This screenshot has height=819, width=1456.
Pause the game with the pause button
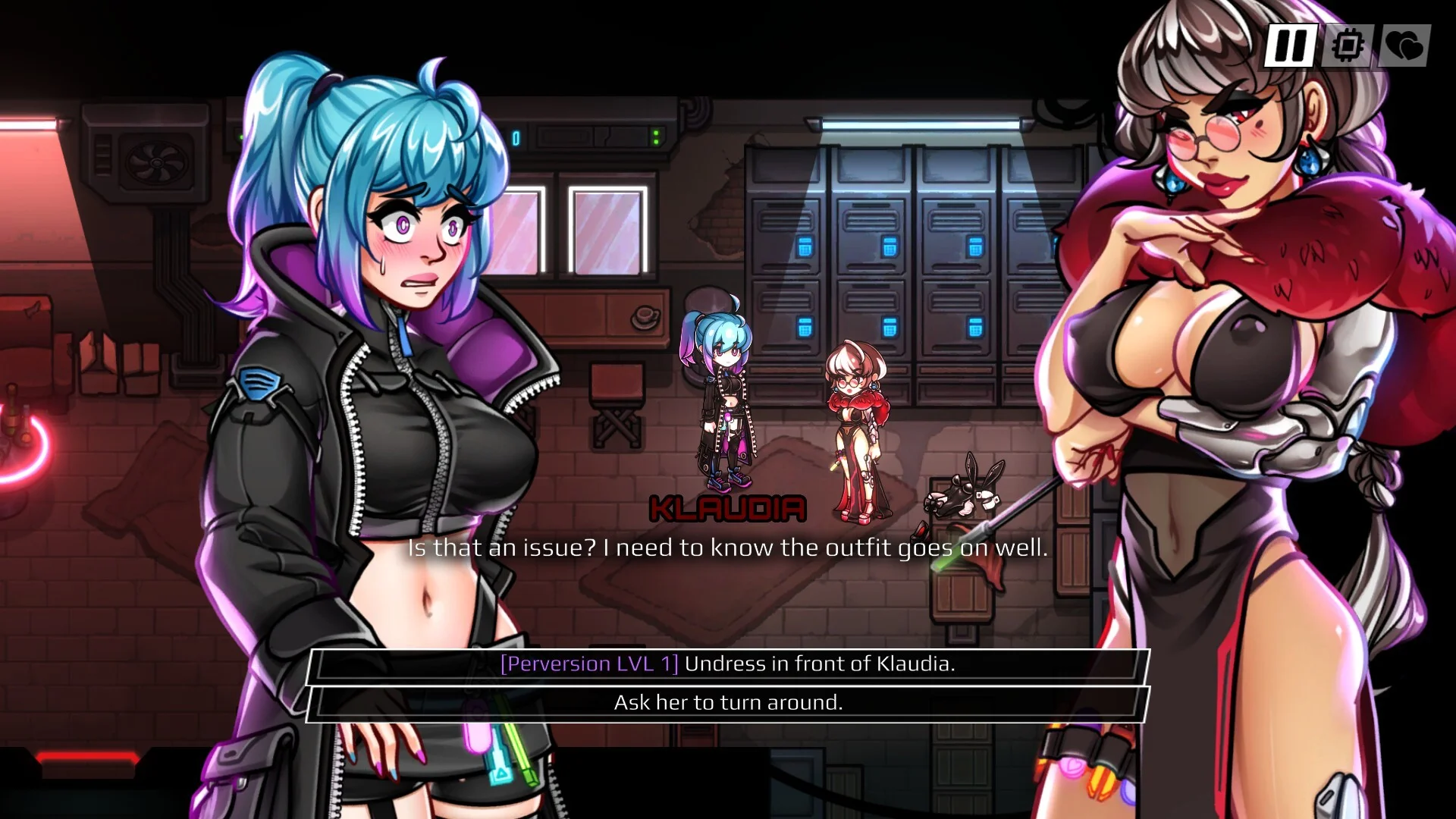[1289, 46]
